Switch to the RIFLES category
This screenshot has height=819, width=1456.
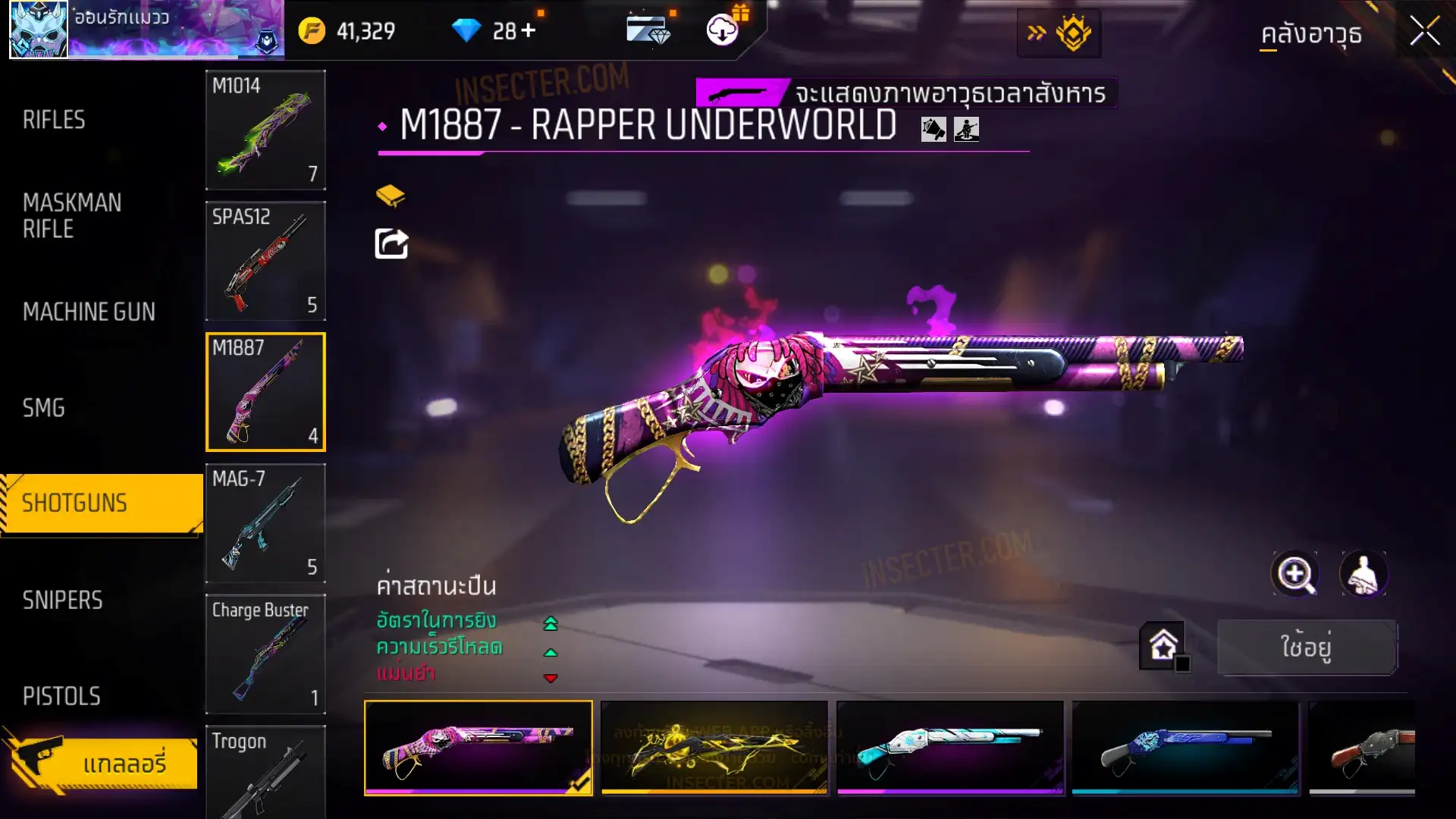point(54,120)
